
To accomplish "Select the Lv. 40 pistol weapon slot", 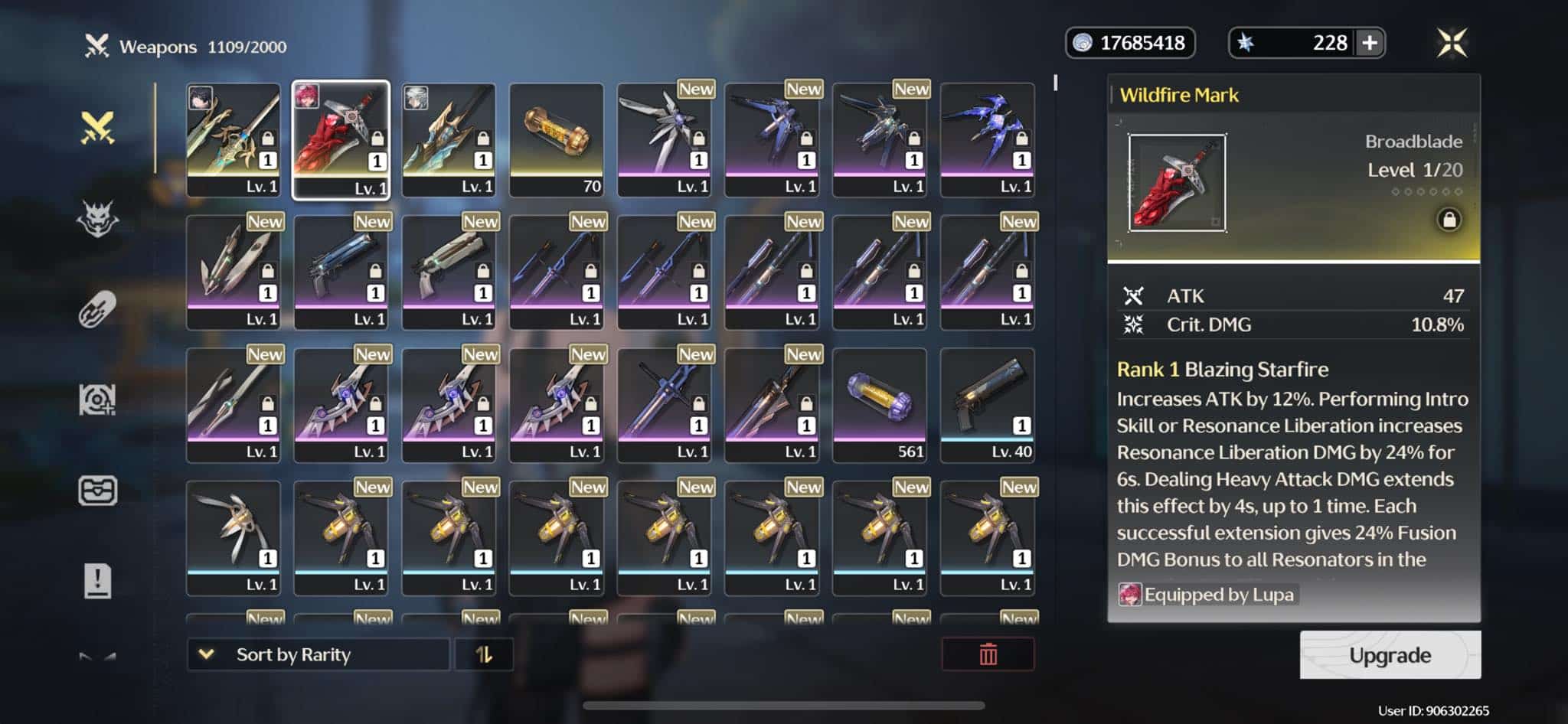I will coord(988,405).
